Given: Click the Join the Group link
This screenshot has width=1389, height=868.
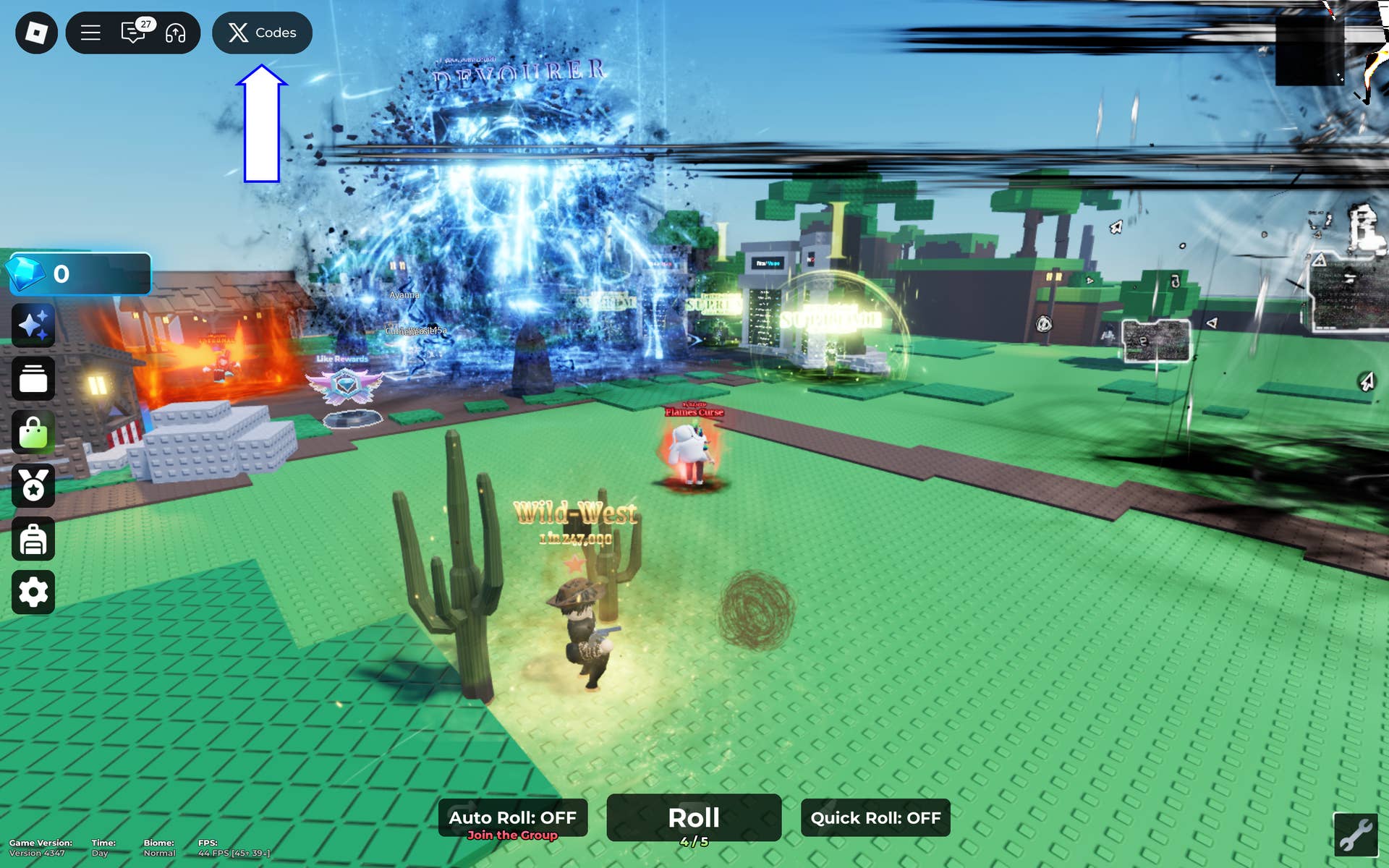Looking at the screenshot, I should tap(514, 835).
